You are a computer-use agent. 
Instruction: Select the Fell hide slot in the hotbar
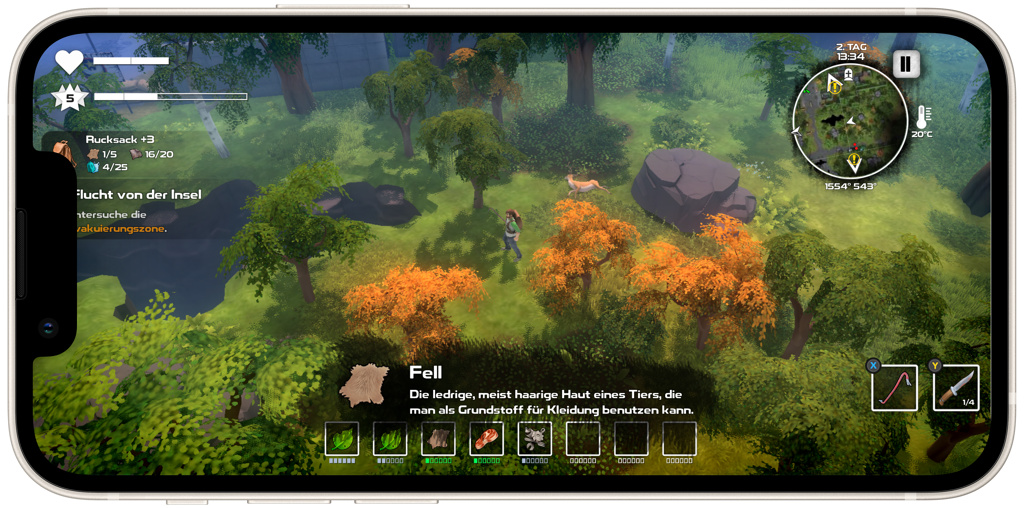438,439
